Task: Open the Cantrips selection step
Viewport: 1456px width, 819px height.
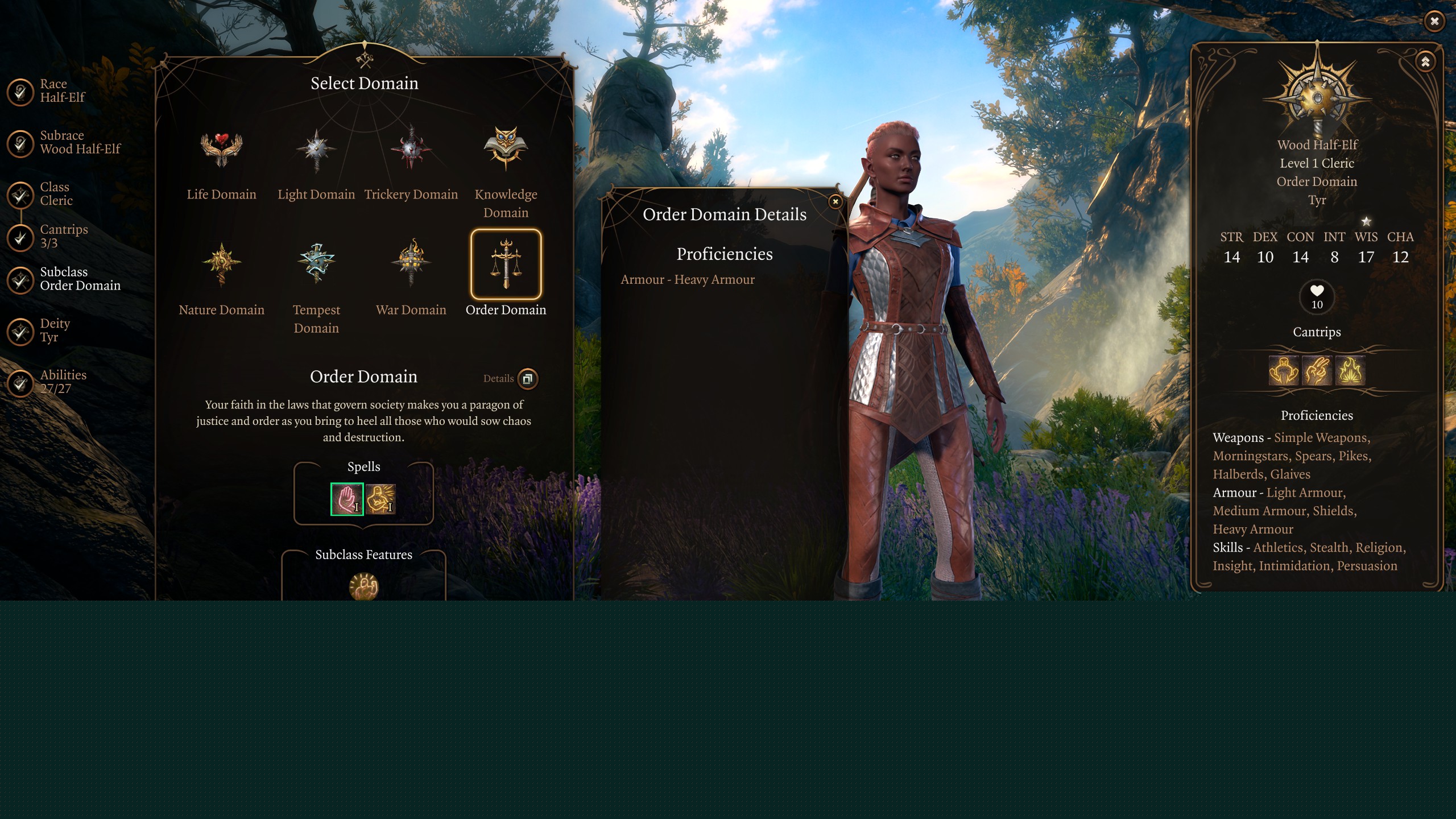Action: point(21,237)
